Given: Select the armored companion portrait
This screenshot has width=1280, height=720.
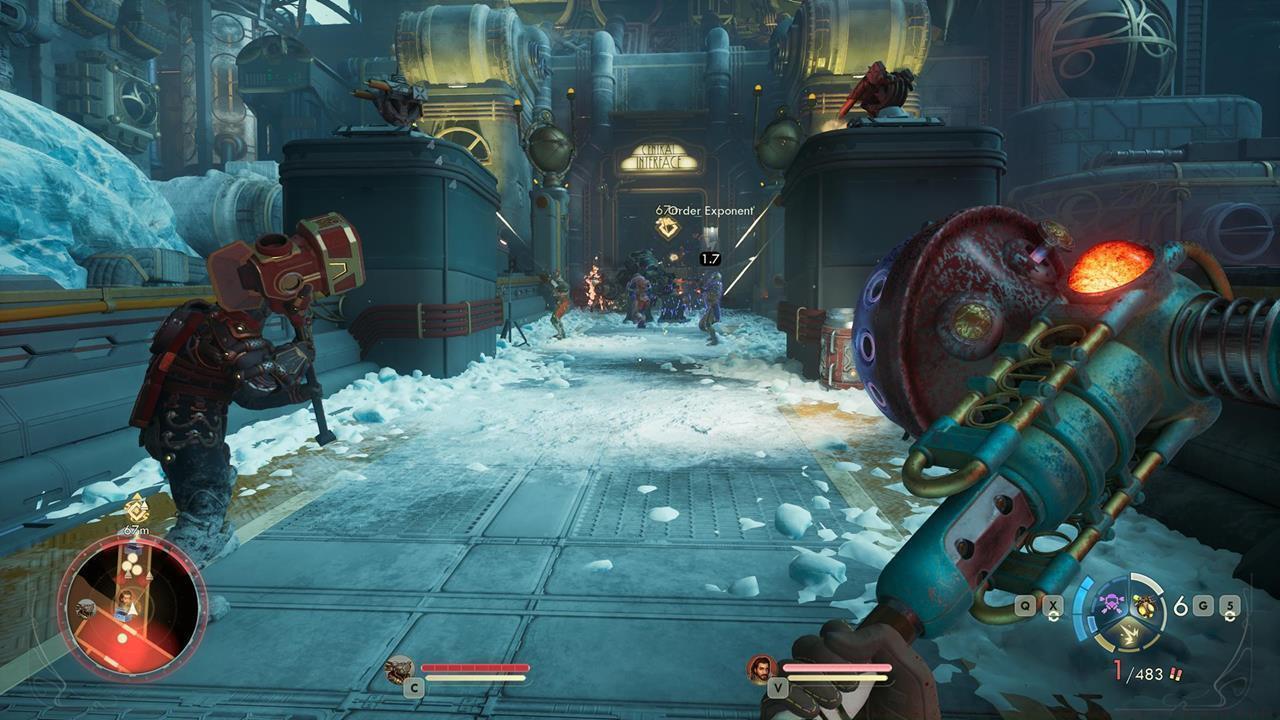Looking at the screenshot, I should tap(400, 668).
